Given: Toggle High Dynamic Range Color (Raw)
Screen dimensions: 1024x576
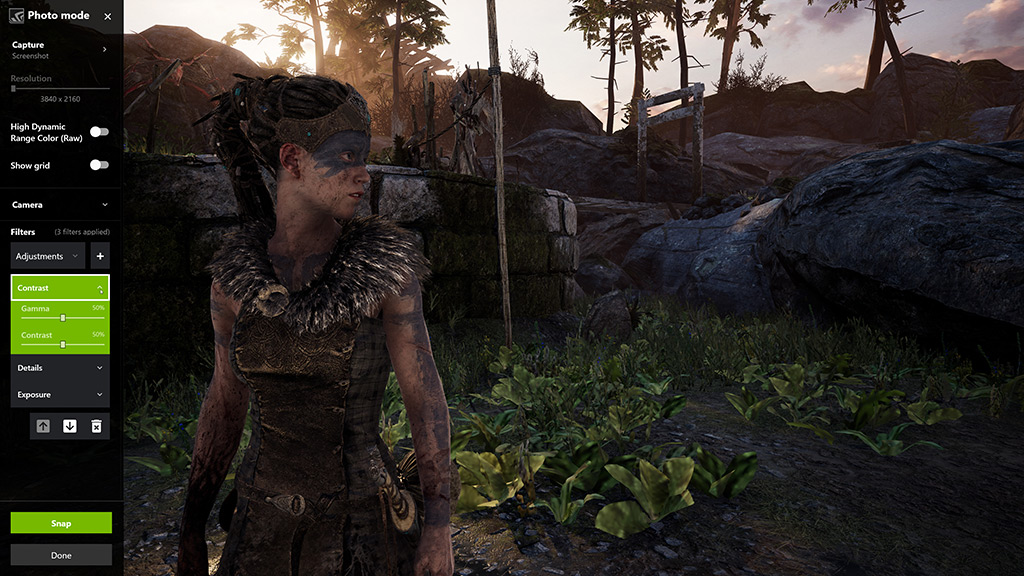Looking at the screenshot, I should click(99, 132).
